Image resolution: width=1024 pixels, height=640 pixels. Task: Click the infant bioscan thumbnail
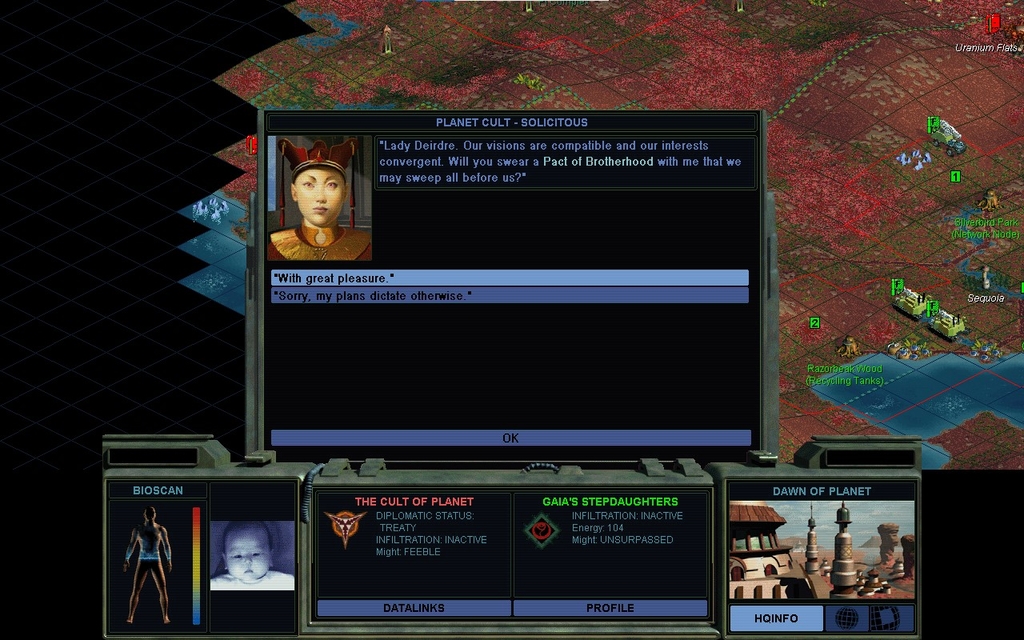coord(252,555)
